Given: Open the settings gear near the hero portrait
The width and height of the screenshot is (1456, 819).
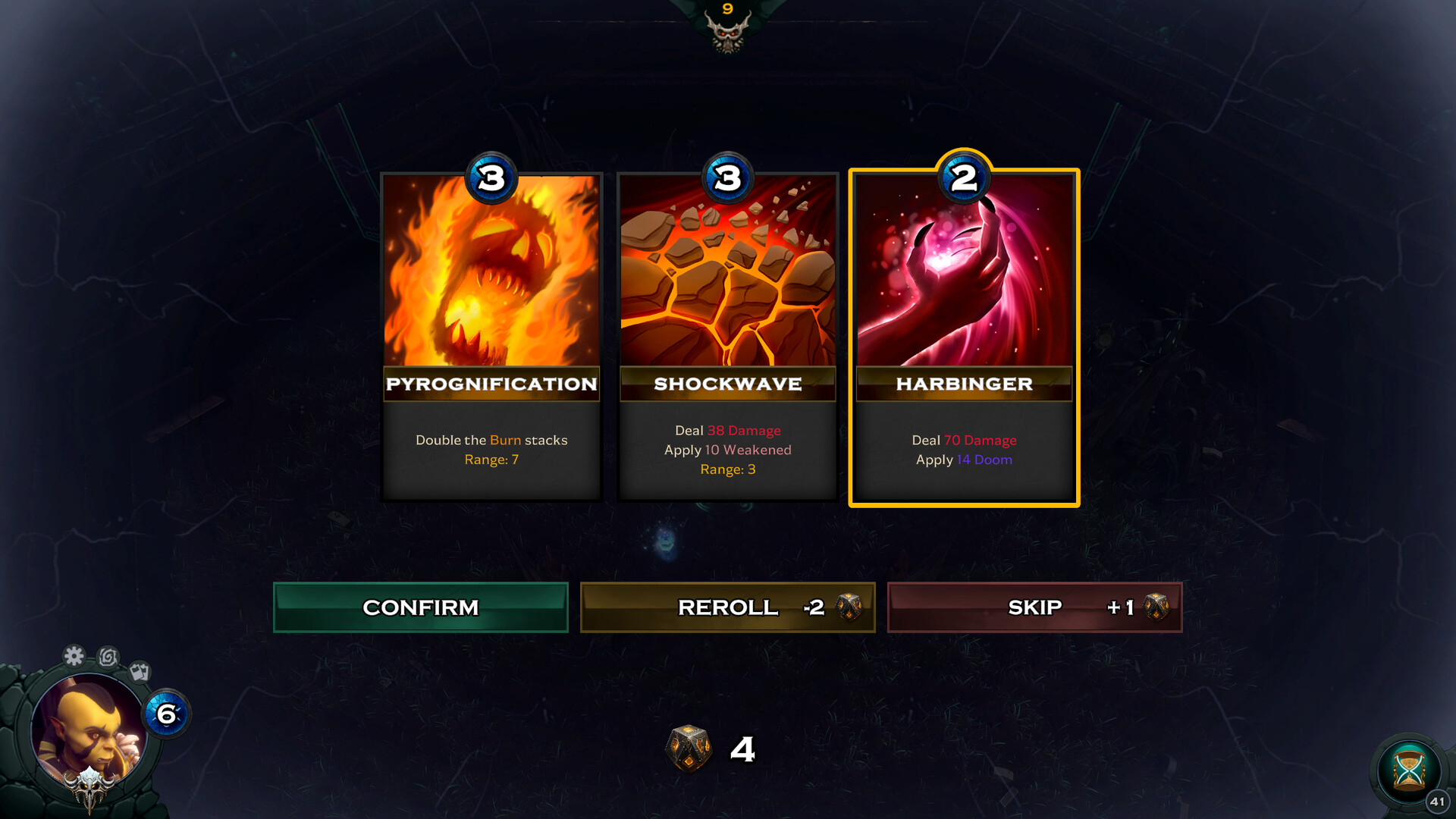Looking at the screenshot, I should click(74, 657).
